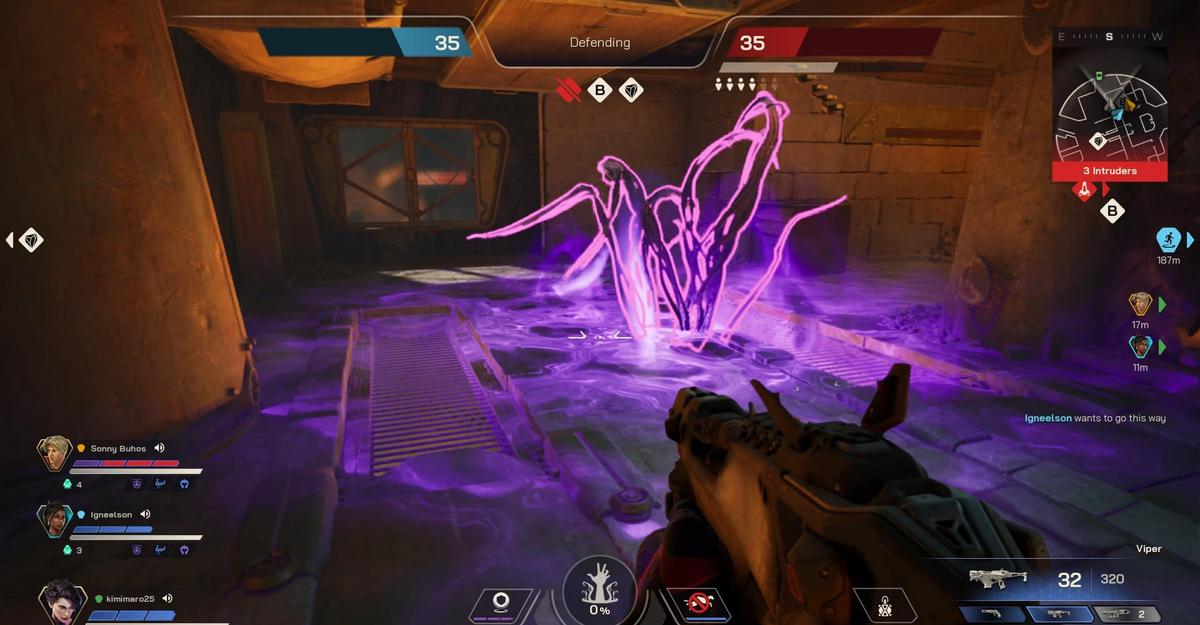Click Igneelson's teammate portrait
Image resolution: width=1200 pixels, height=625 pixels.
pyautogui.click(x=55, y=520)
